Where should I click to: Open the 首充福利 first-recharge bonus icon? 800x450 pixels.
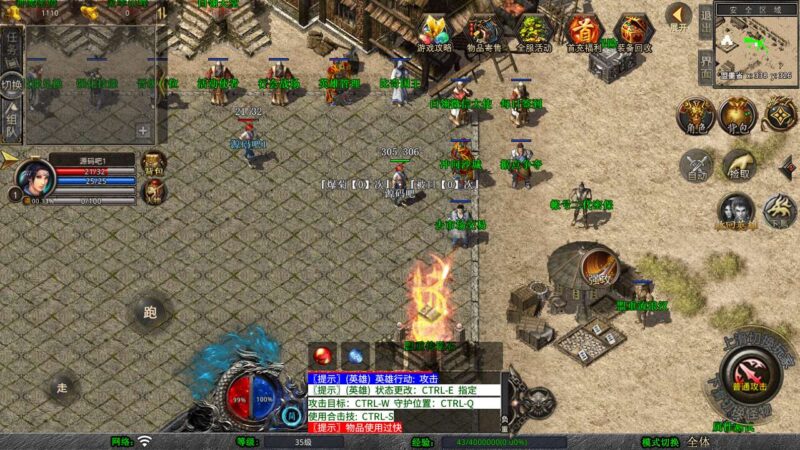click(584, 32)
